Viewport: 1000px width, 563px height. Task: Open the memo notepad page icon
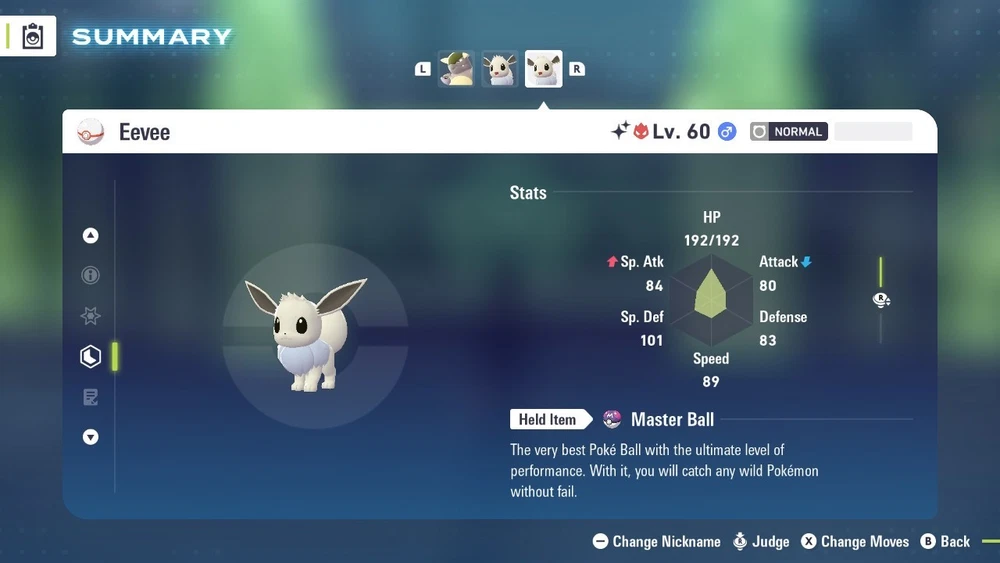click(x=91, y=397)
